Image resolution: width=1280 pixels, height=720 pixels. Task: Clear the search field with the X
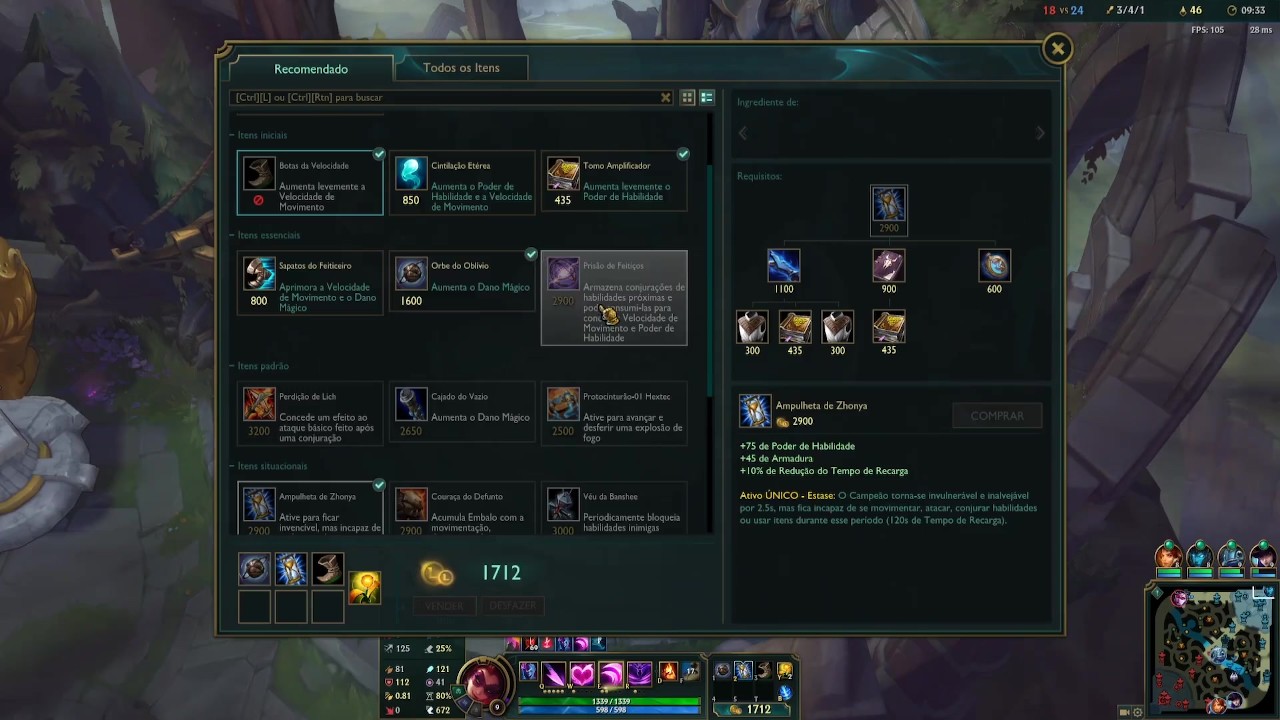point(666,98)
